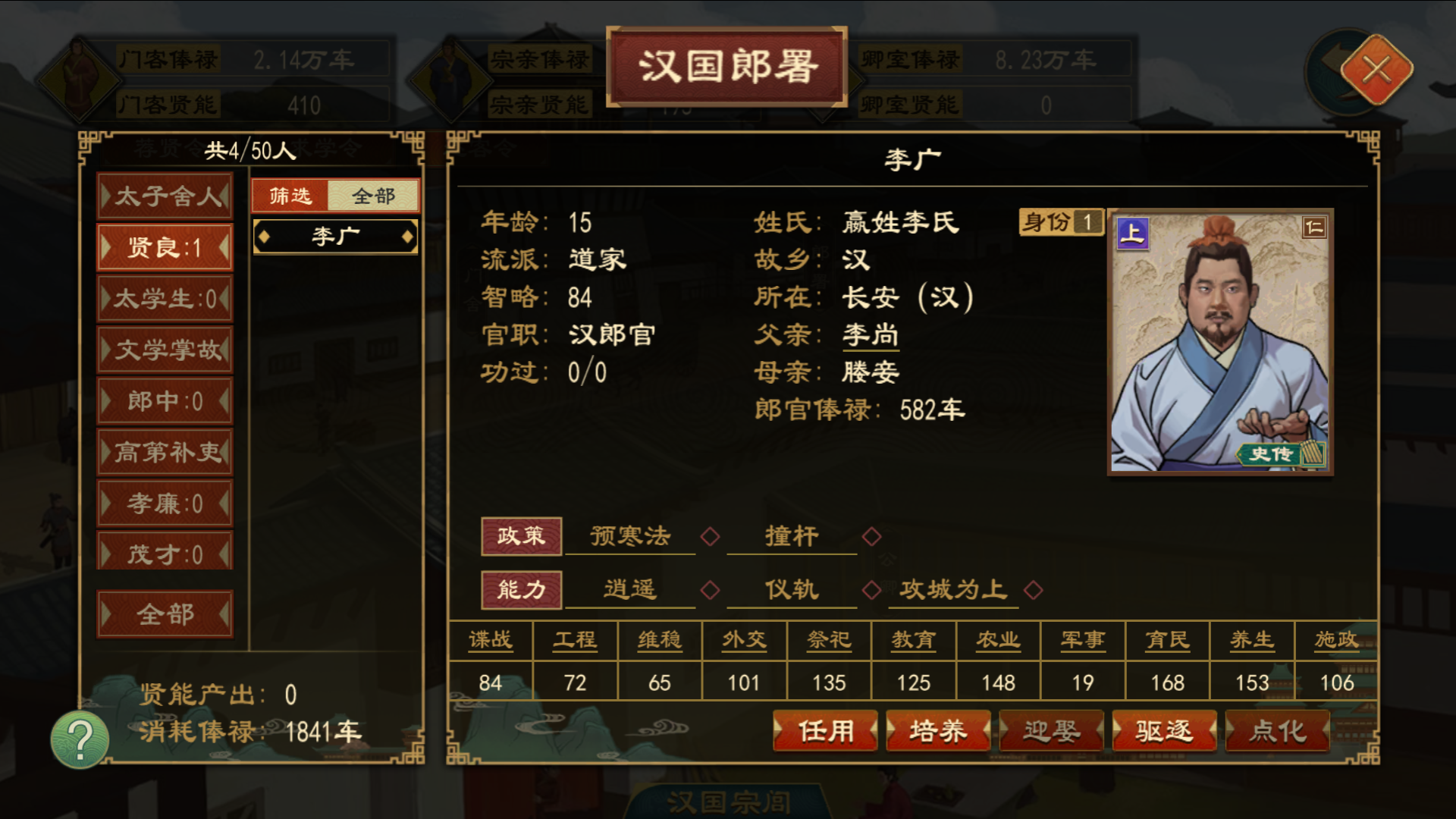Toggle the diamond beside 逍遥 ability
Viewport: 1456px width, 819px height.
[711, 590]
